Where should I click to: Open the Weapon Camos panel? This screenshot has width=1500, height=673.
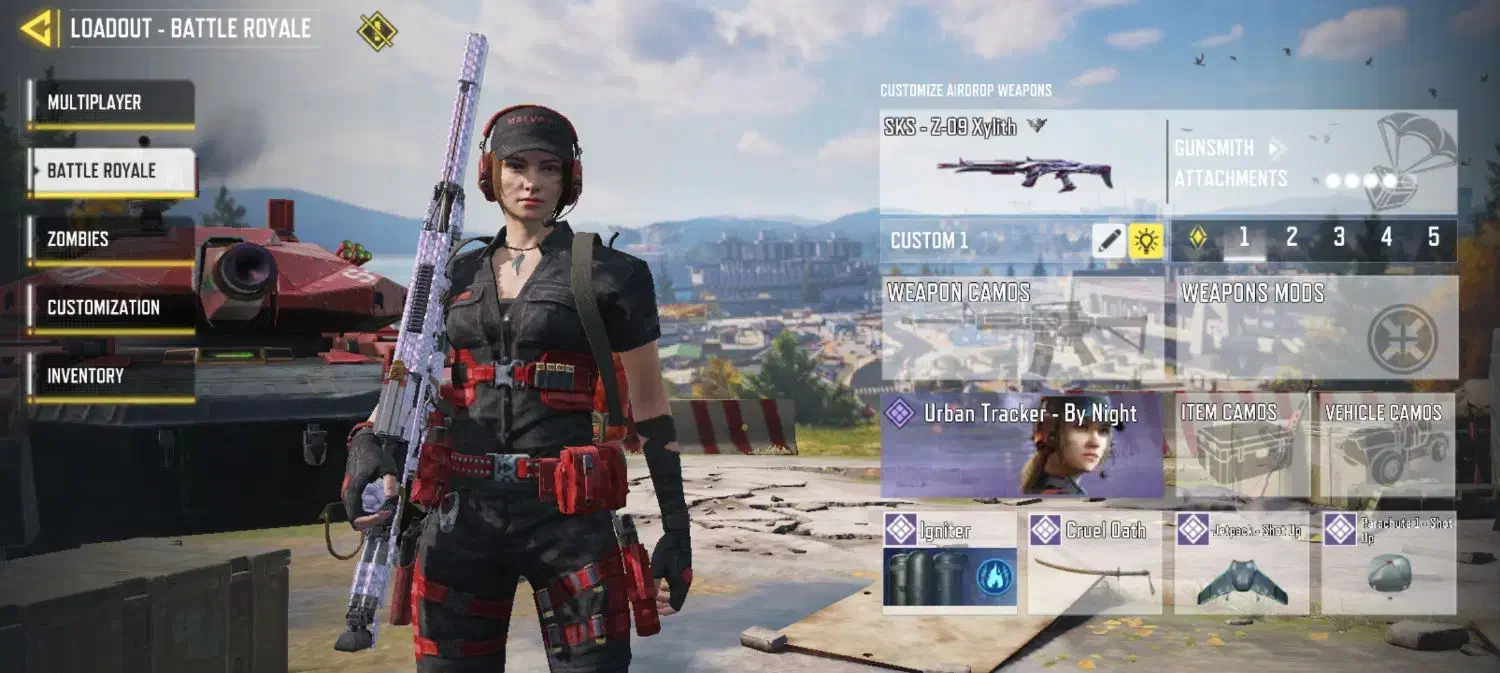click(1022, 328)
